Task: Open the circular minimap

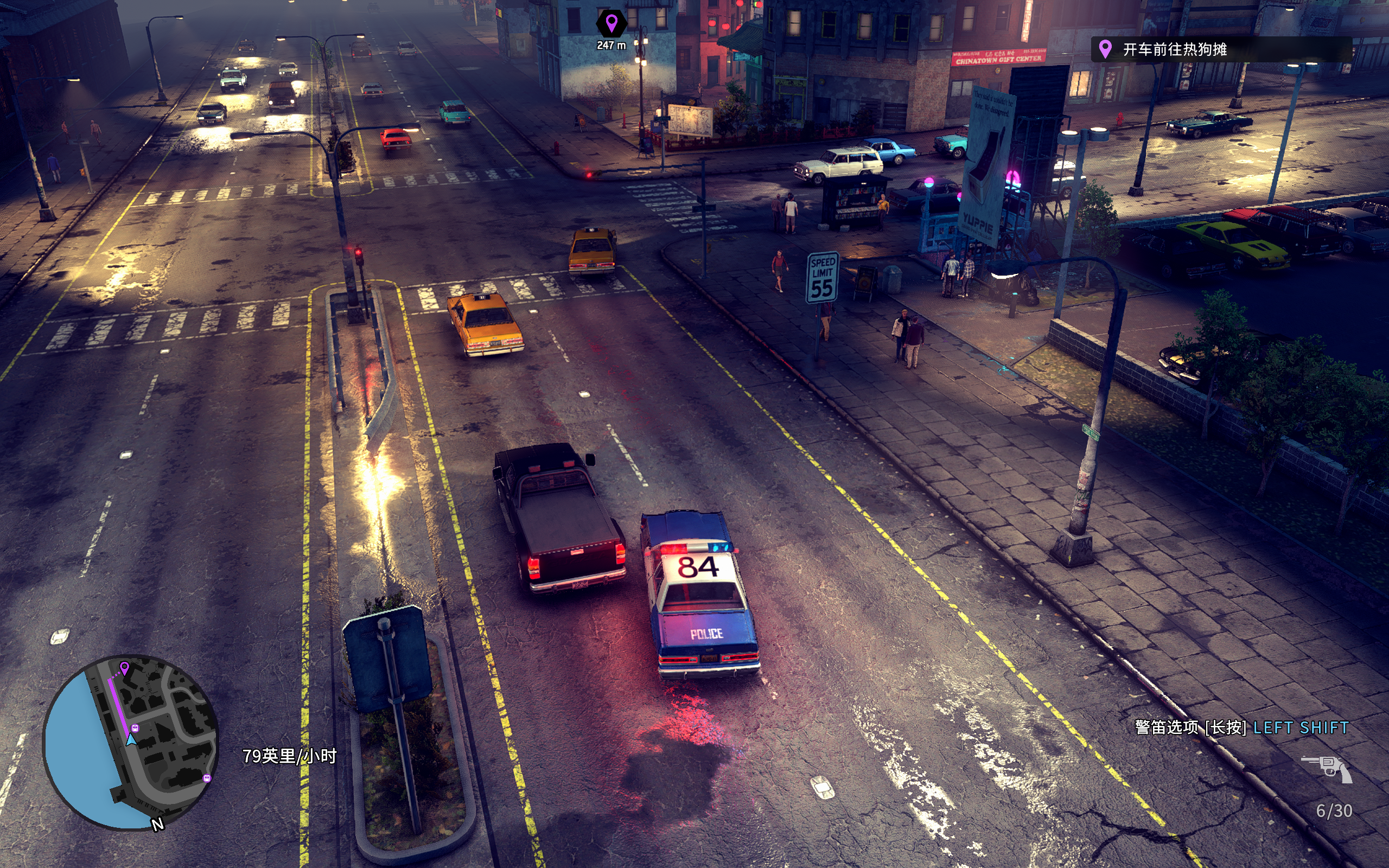Action: (x=131, y=742)
